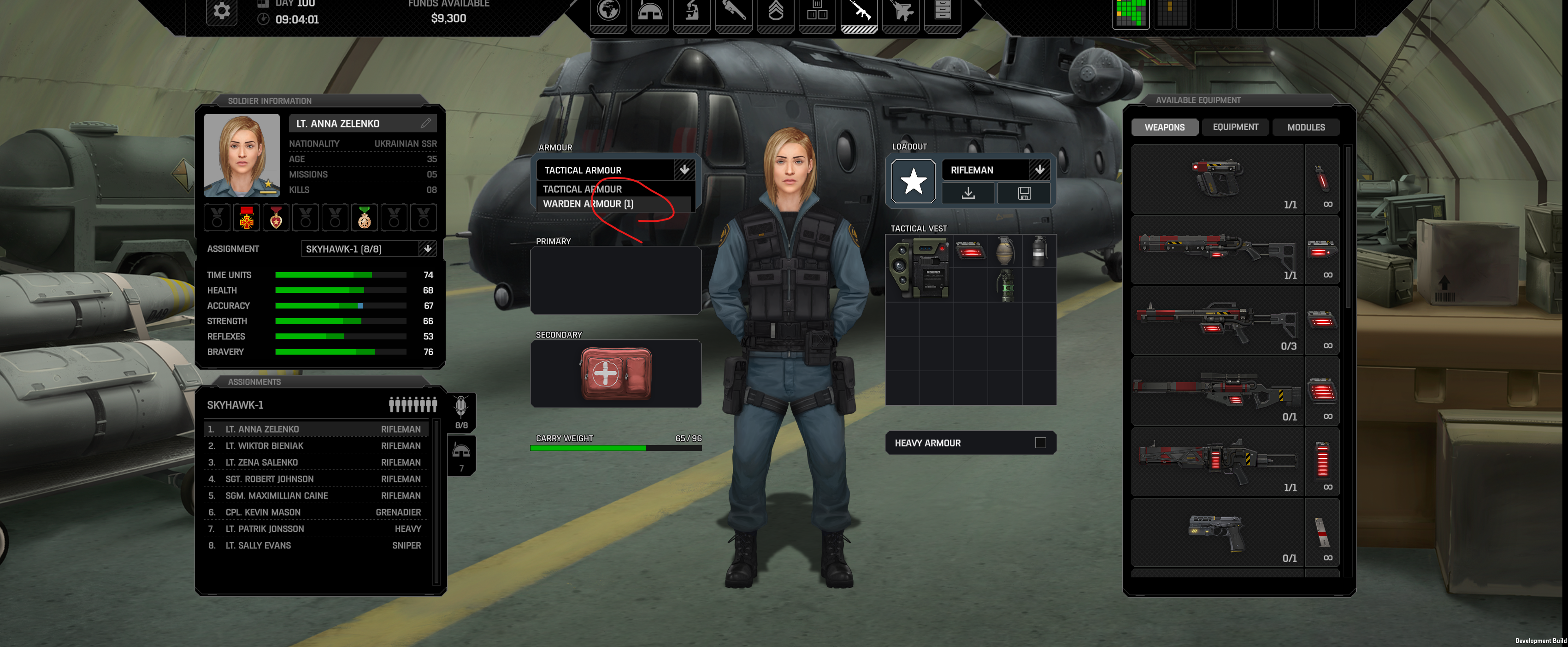Toggle the Heavy Armour checkbox
Screen dimensions: 1568x647
click(1040, 443)
